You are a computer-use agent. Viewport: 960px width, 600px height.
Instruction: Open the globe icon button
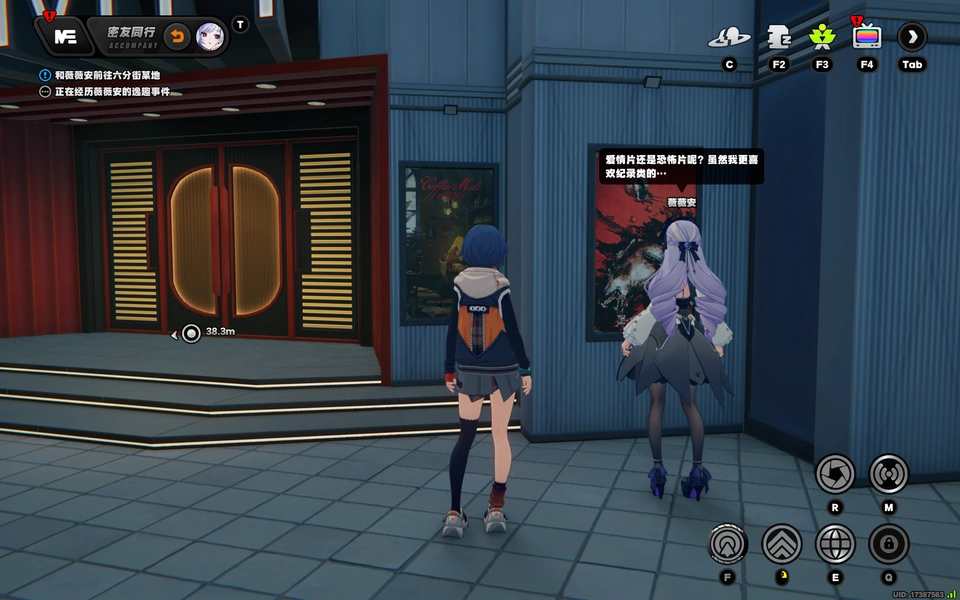[x=835, y=544]
